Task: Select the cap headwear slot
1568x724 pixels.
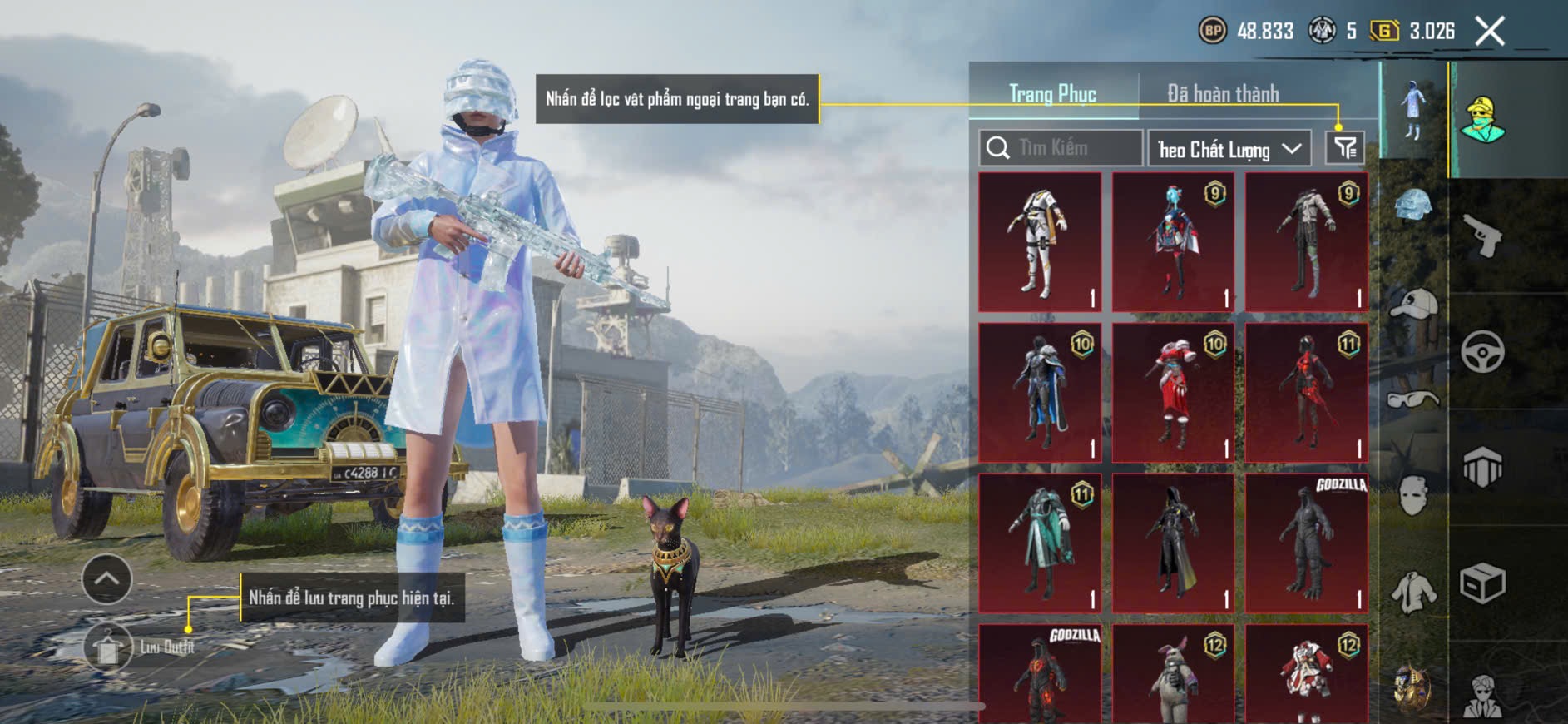Action: coord(1412,304)
